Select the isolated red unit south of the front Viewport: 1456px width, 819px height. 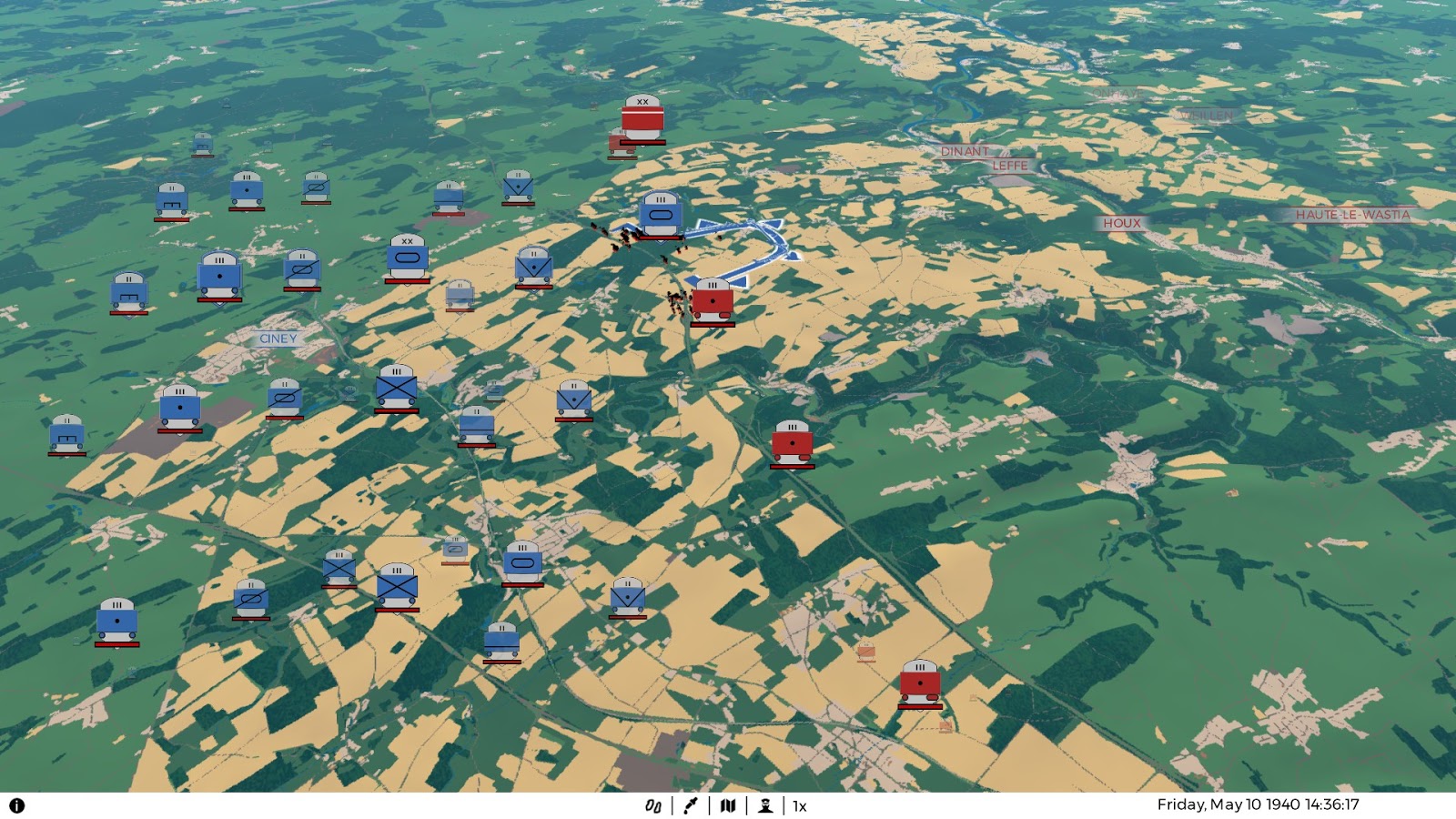[793, 440]
